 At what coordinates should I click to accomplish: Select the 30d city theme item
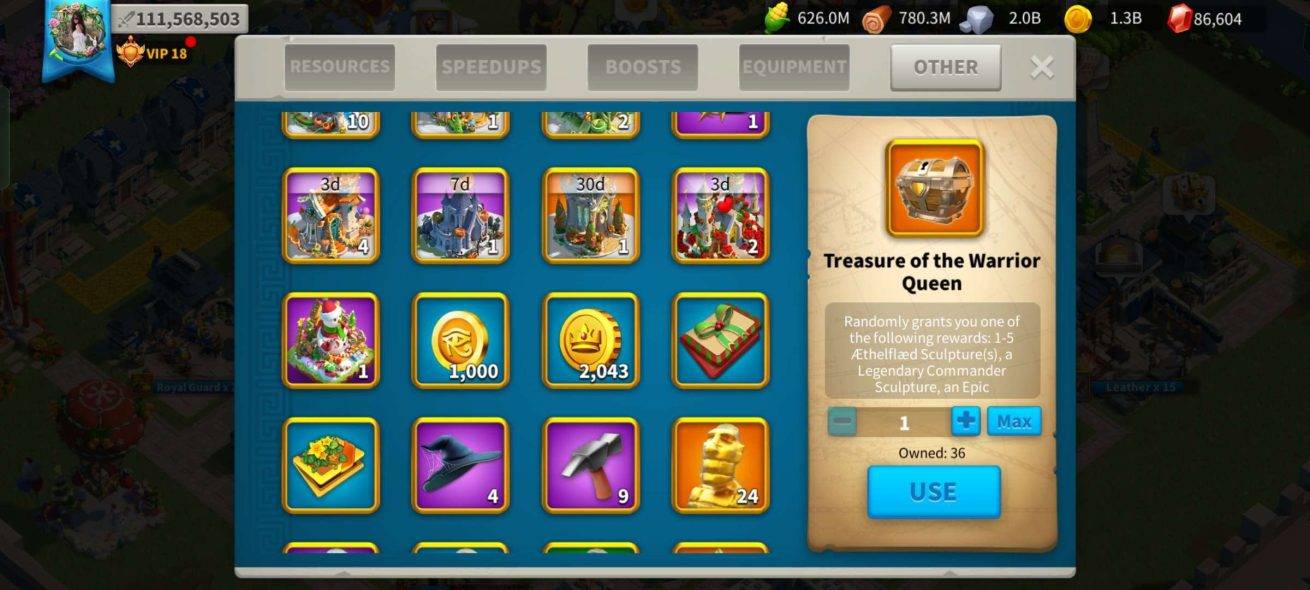point(590,216)
